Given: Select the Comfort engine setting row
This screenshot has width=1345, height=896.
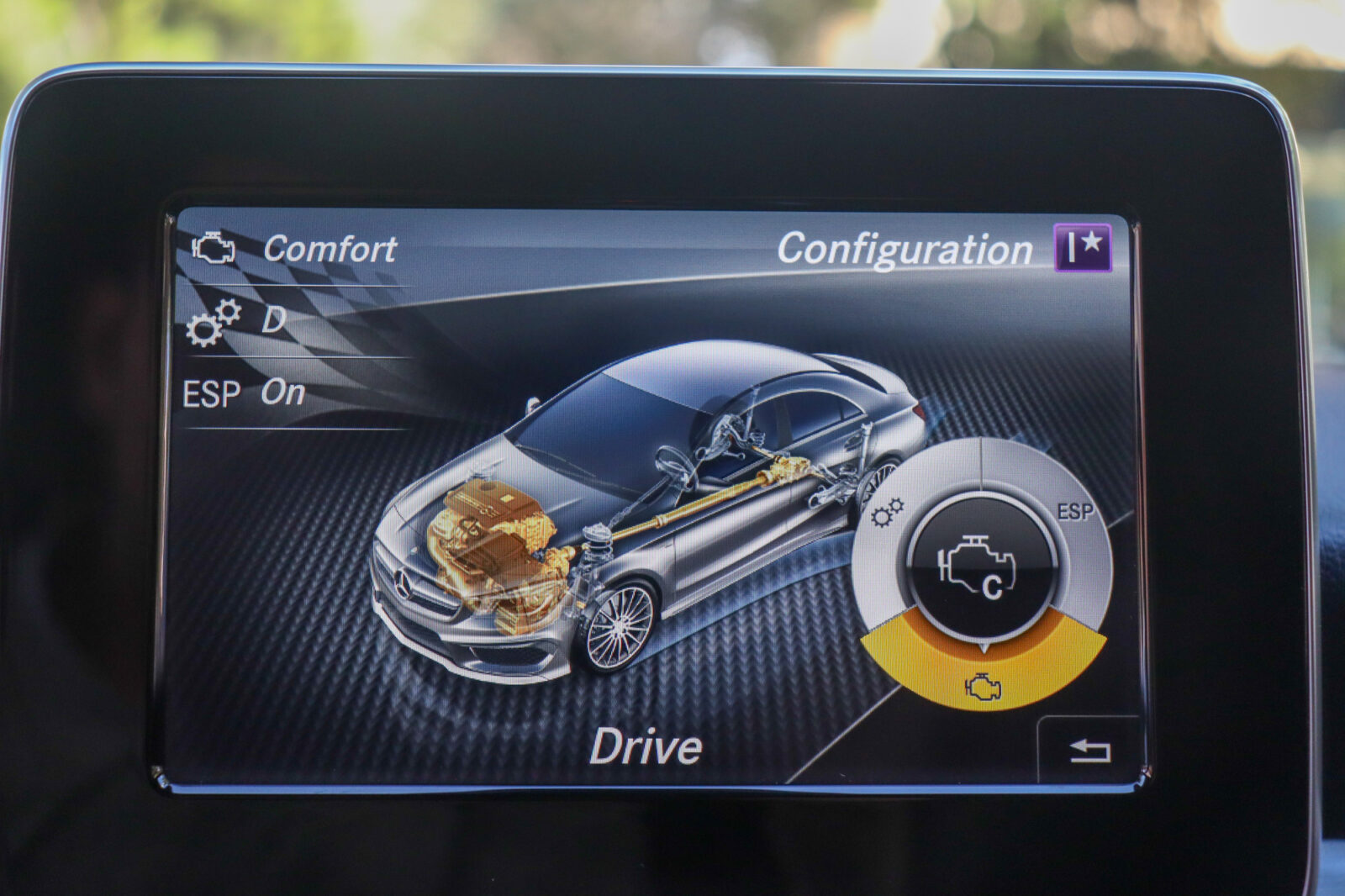Looking at the screenshot, I should click(294, 249).
